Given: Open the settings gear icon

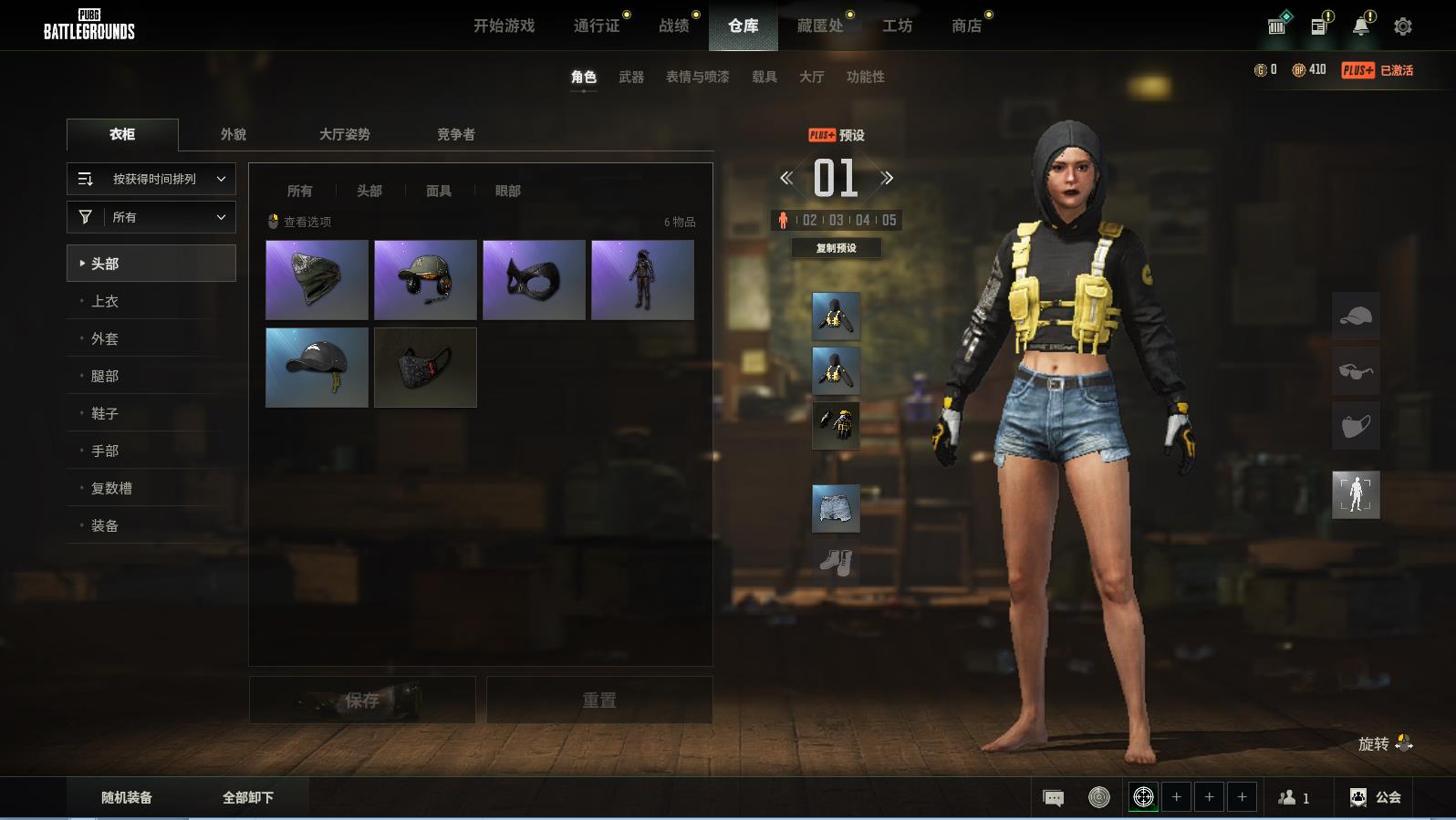Looking at the screenshot, I should click(1403, 26).
